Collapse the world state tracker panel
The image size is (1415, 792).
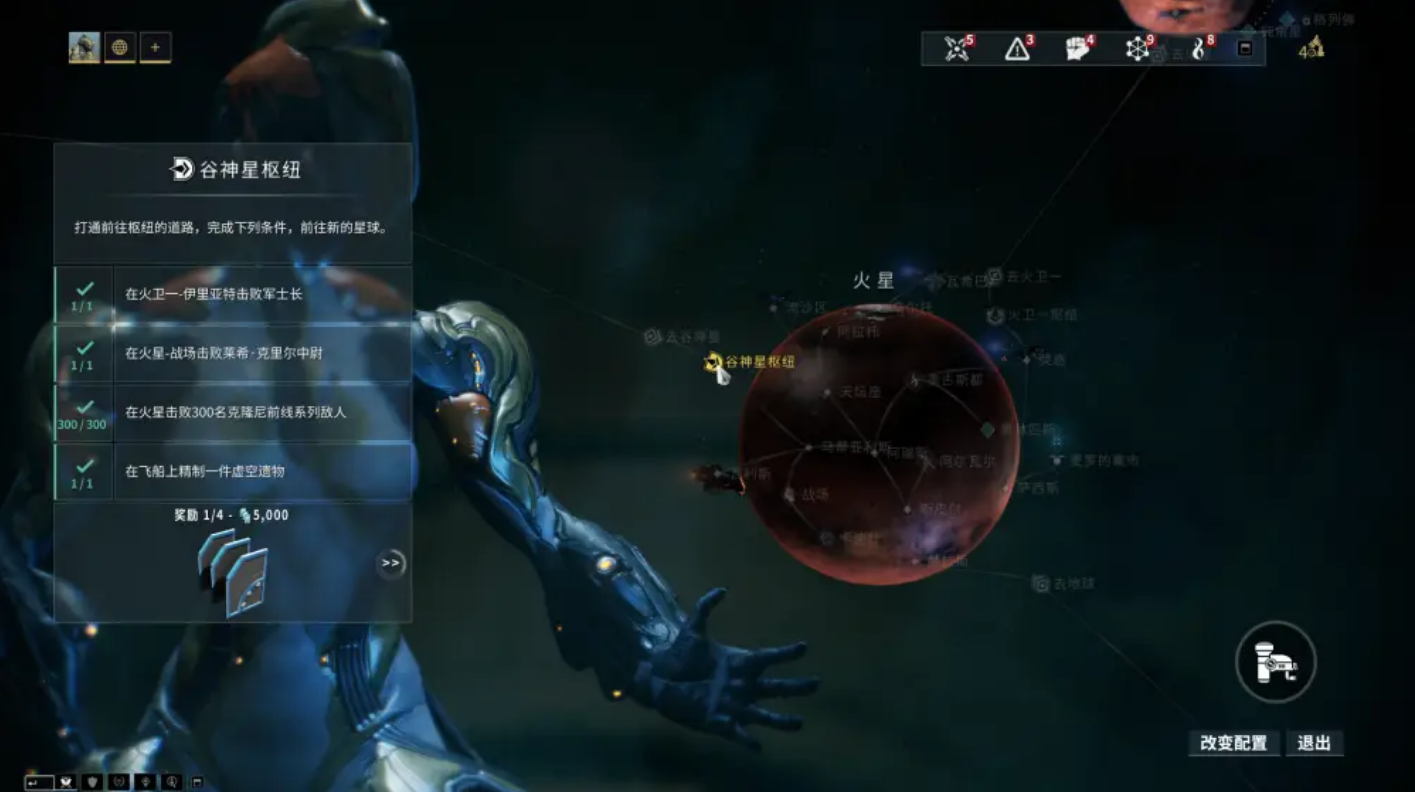(x=1245, y=48)
